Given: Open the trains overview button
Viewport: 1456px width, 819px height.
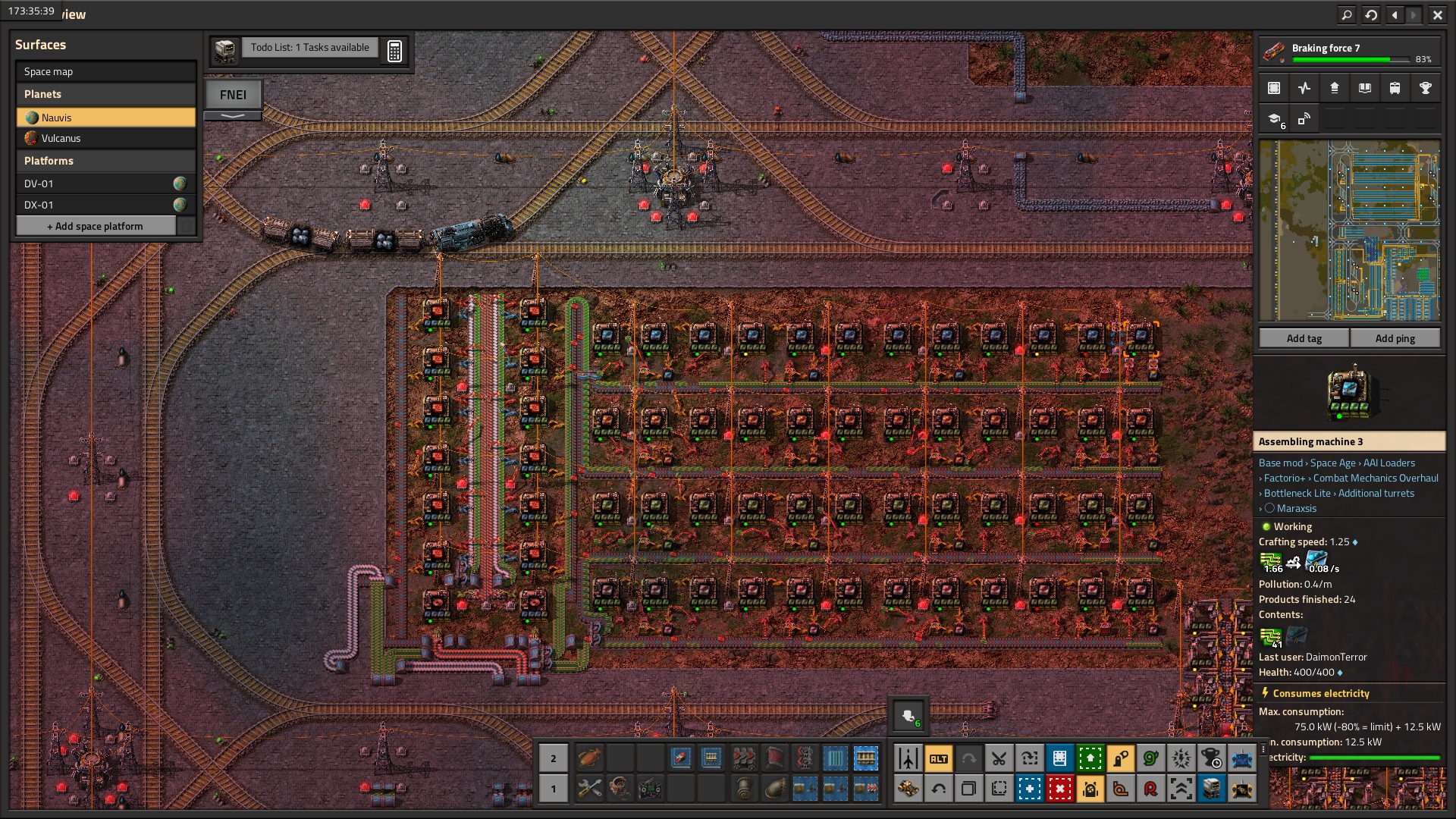Looking at the screenshot, I should tap(1395, 88).
